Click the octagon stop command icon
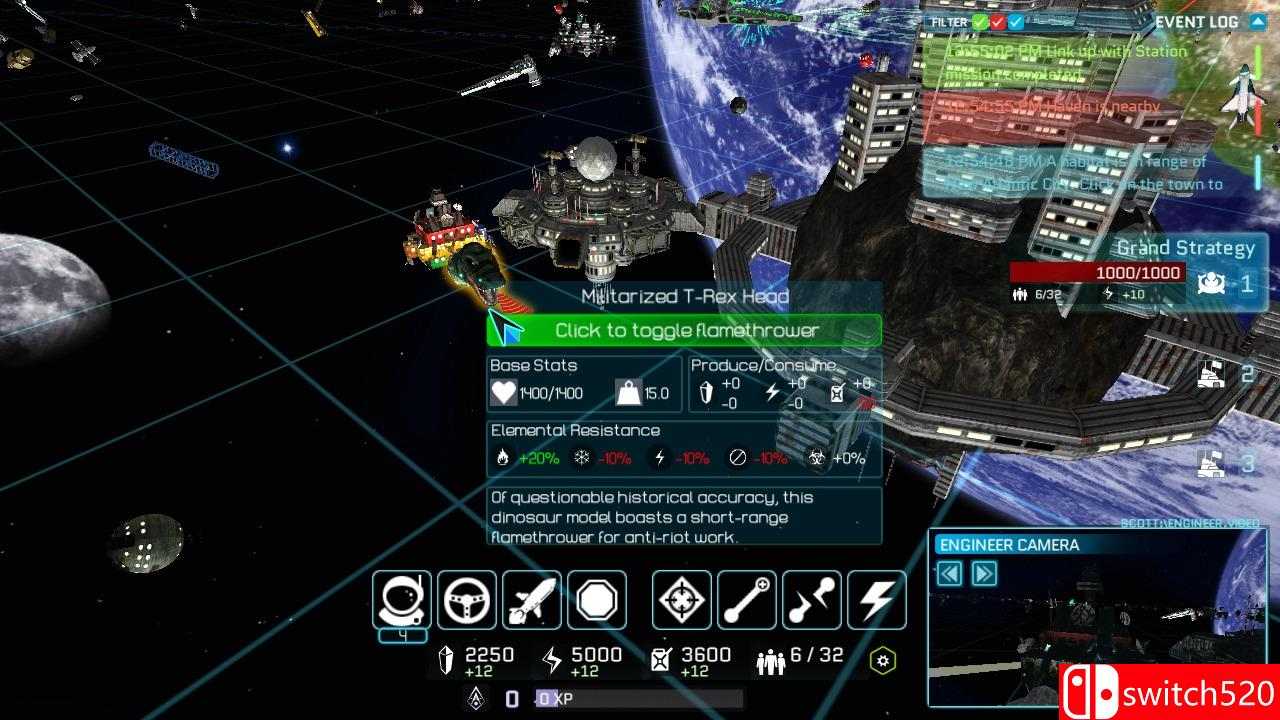Viewport: 1280px width, 720px height. [x=597, y=600]
